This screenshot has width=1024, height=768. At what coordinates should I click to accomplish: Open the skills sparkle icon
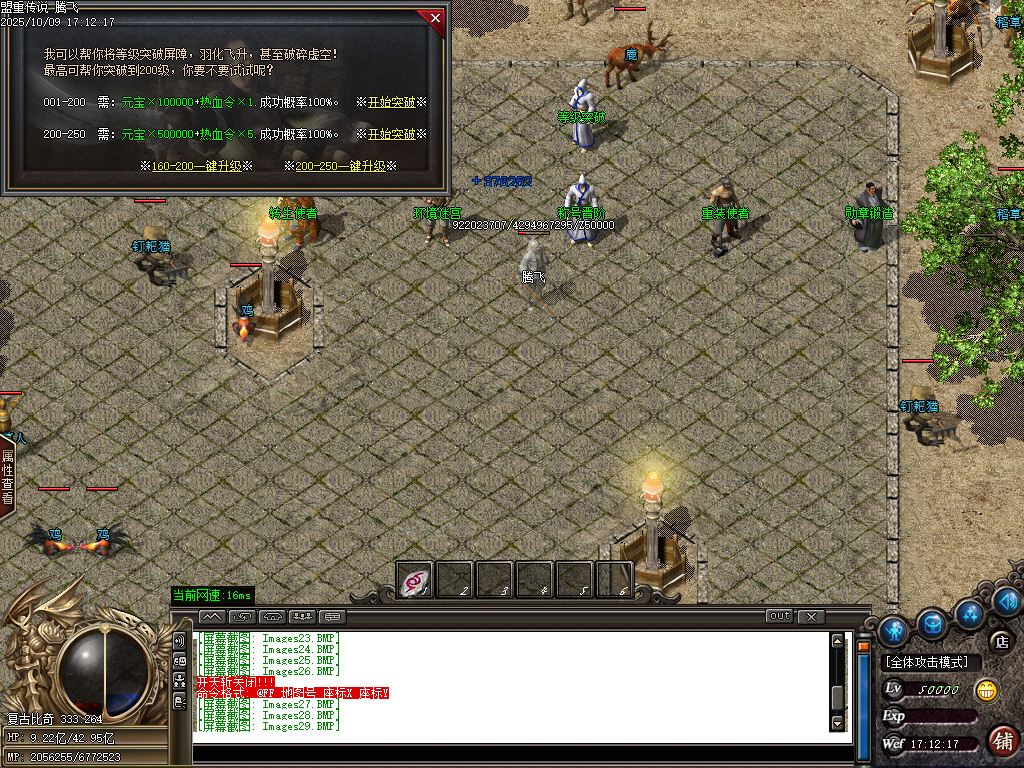pos(968,612)
